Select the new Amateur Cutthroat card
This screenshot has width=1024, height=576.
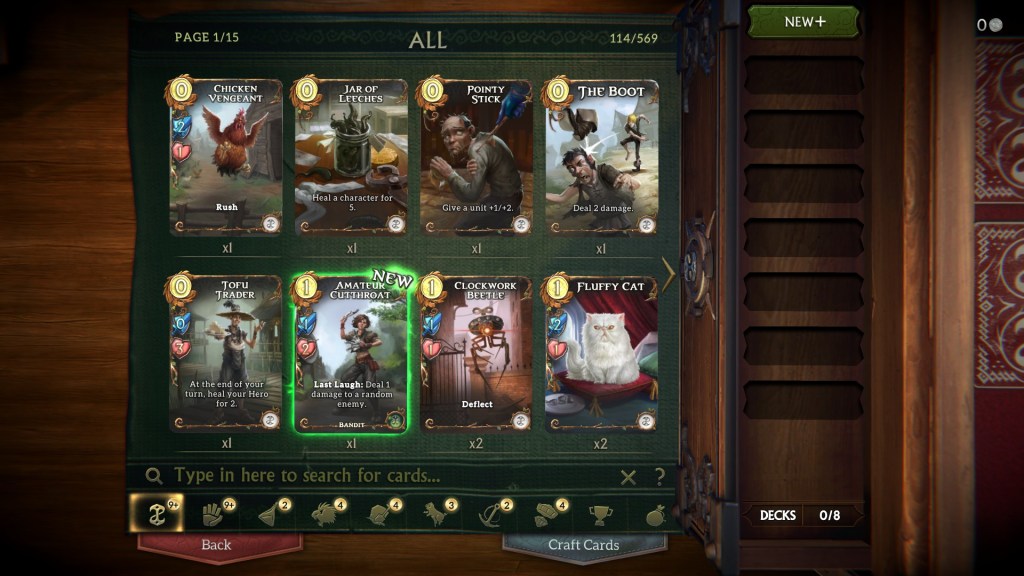click(x=351, y=353)
